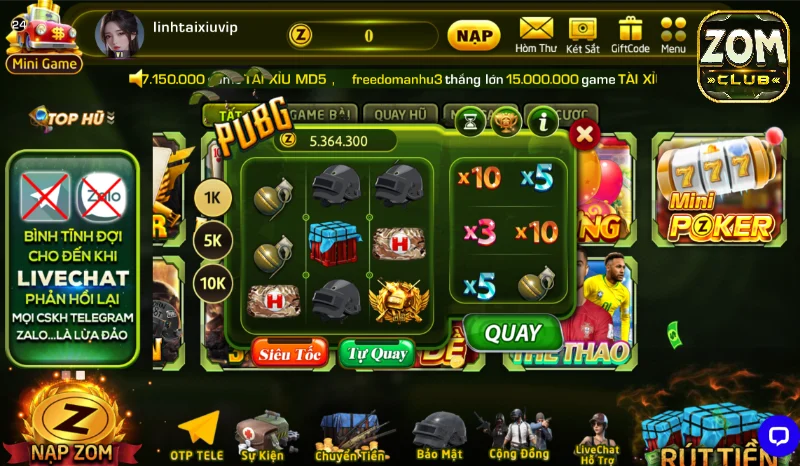
Task: Click the player avatar picture
Action: tap(119, 35)
